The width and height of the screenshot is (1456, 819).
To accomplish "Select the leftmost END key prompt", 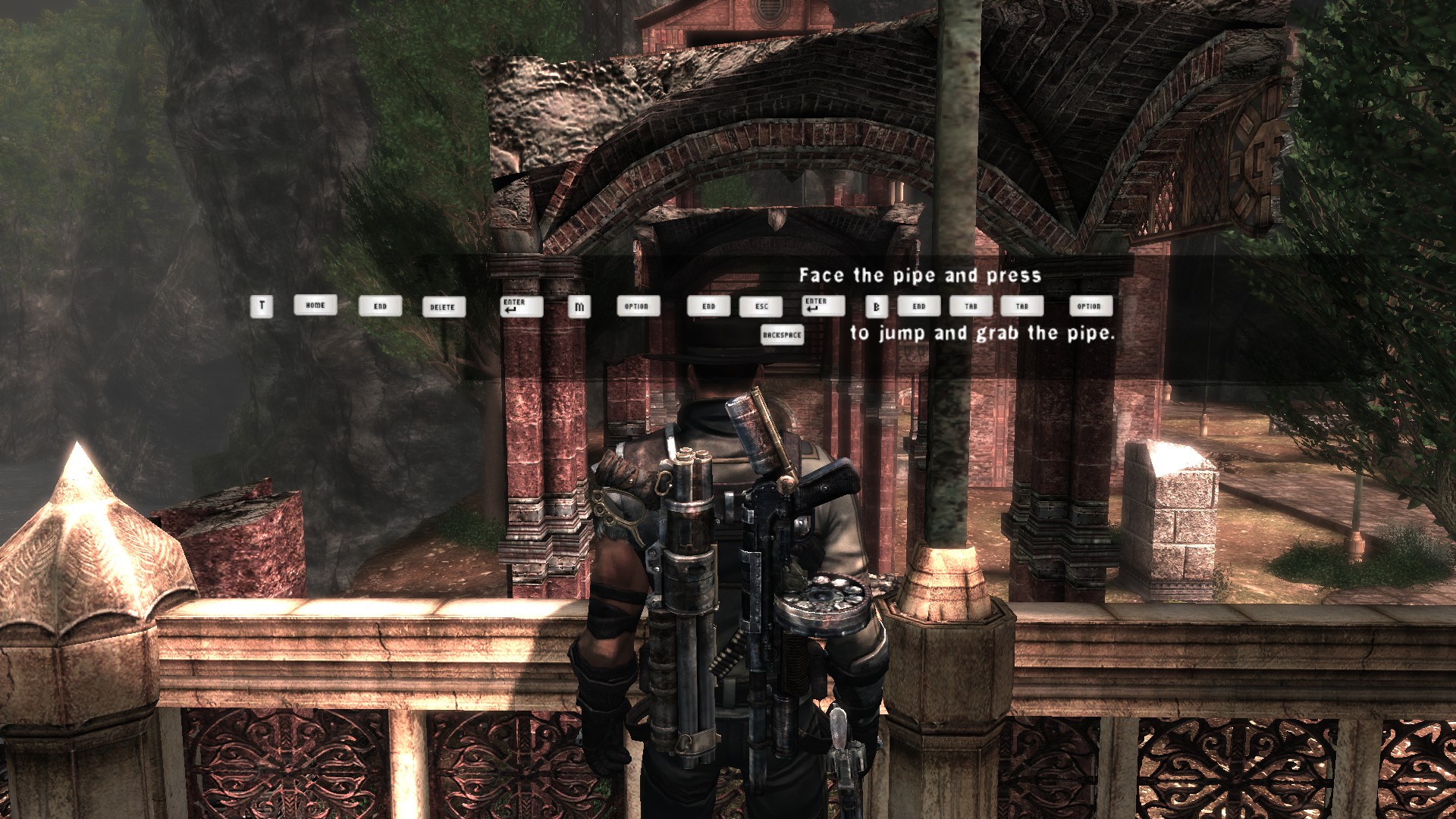I will 381,306.
